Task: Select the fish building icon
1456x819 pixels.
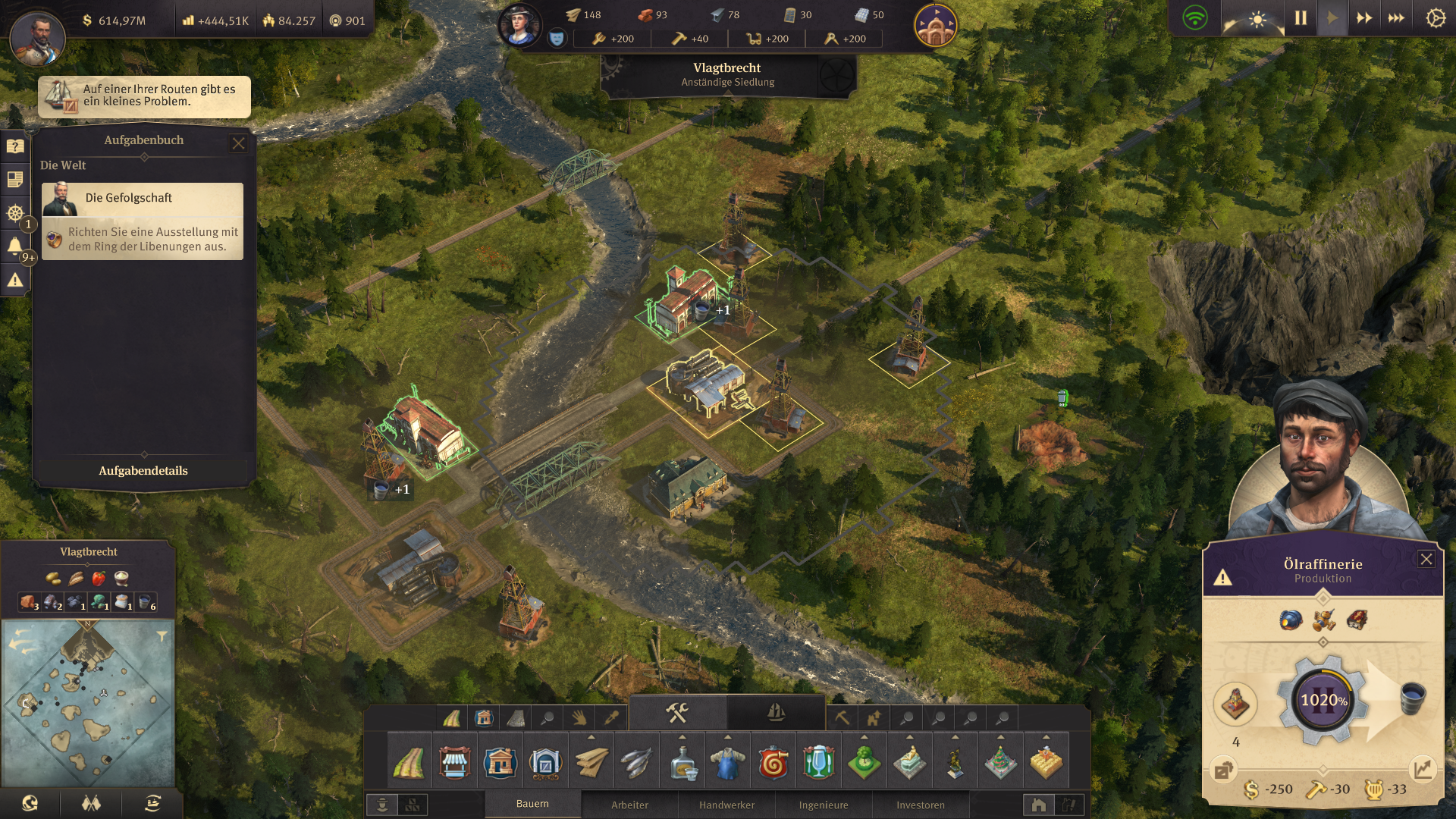Action: [x=636, y=762]
